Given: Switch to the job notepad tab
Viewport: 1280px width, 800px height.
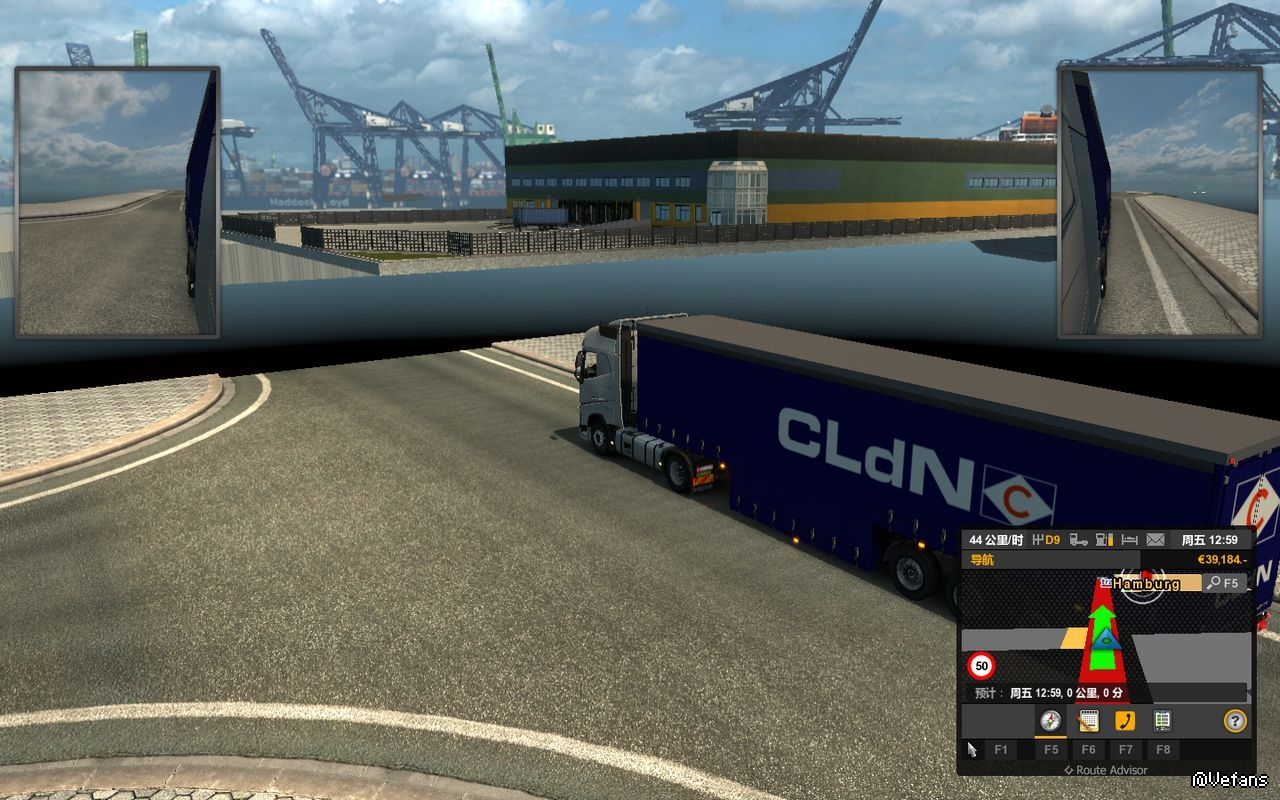Looking at the screenshot, I should click(x=1088, y=721).
